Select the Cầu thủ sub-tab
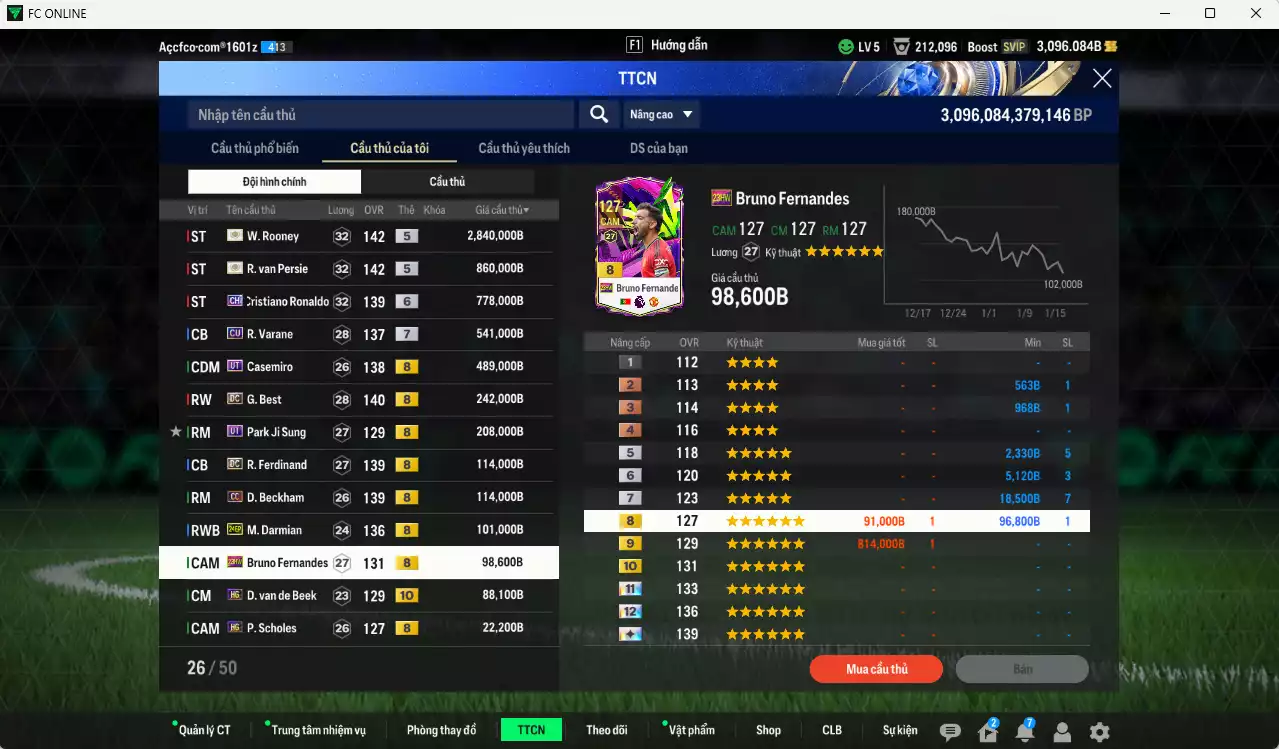Screen dimensions: 1279x749 coord(447,182)
